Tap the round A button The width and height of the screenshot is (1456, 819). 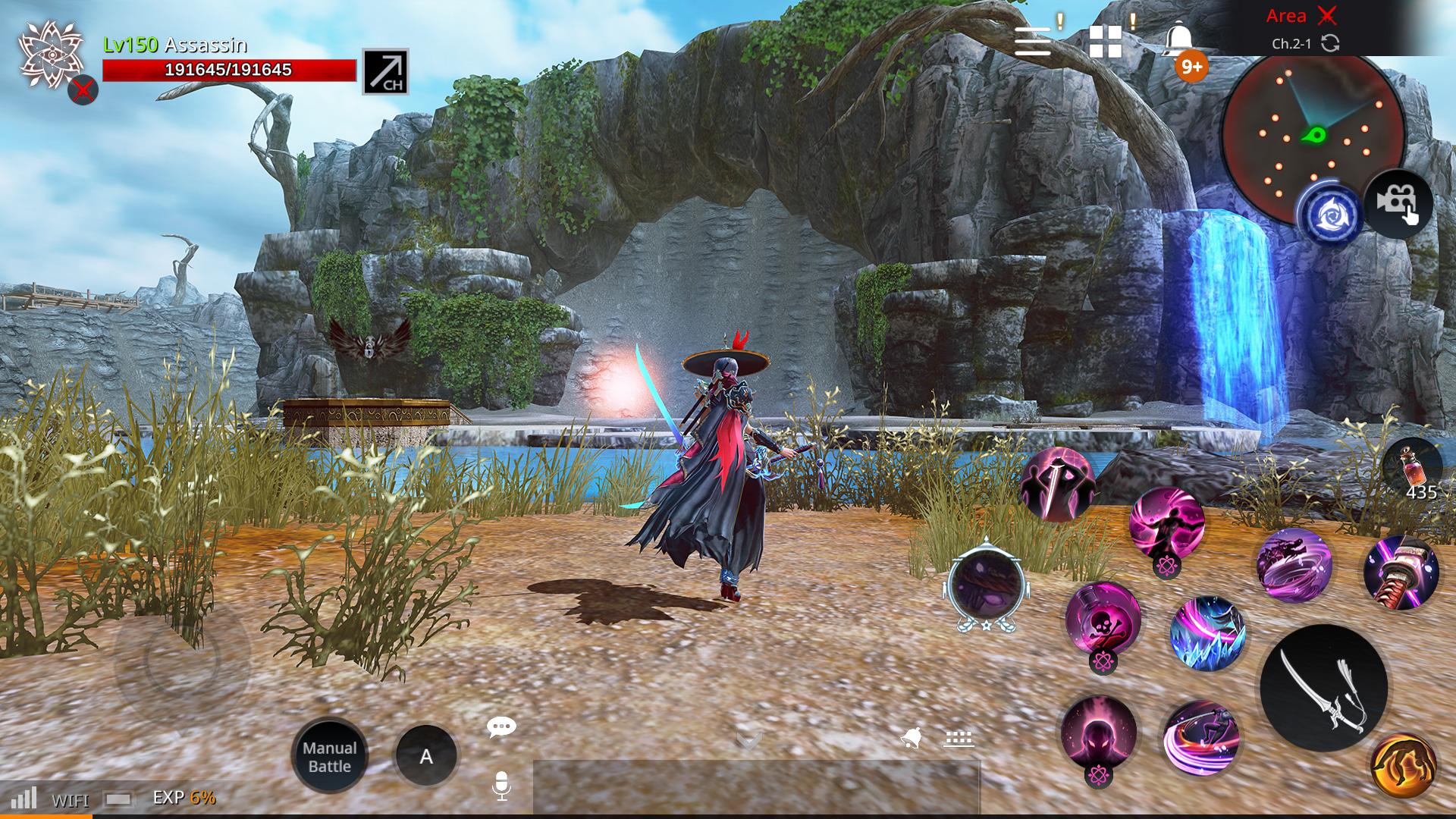(426, 756)
